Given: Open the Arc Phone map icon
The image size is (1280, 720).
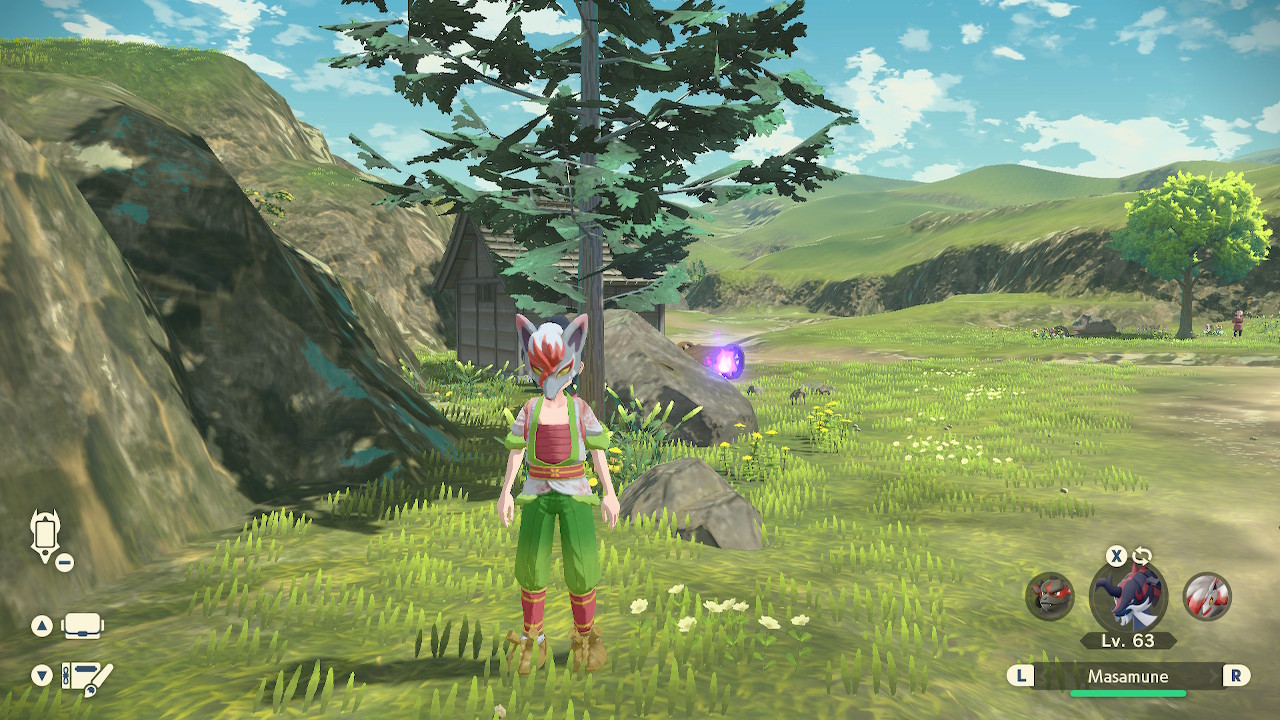Looking at the screenshot, I should (x=46, y=537).
